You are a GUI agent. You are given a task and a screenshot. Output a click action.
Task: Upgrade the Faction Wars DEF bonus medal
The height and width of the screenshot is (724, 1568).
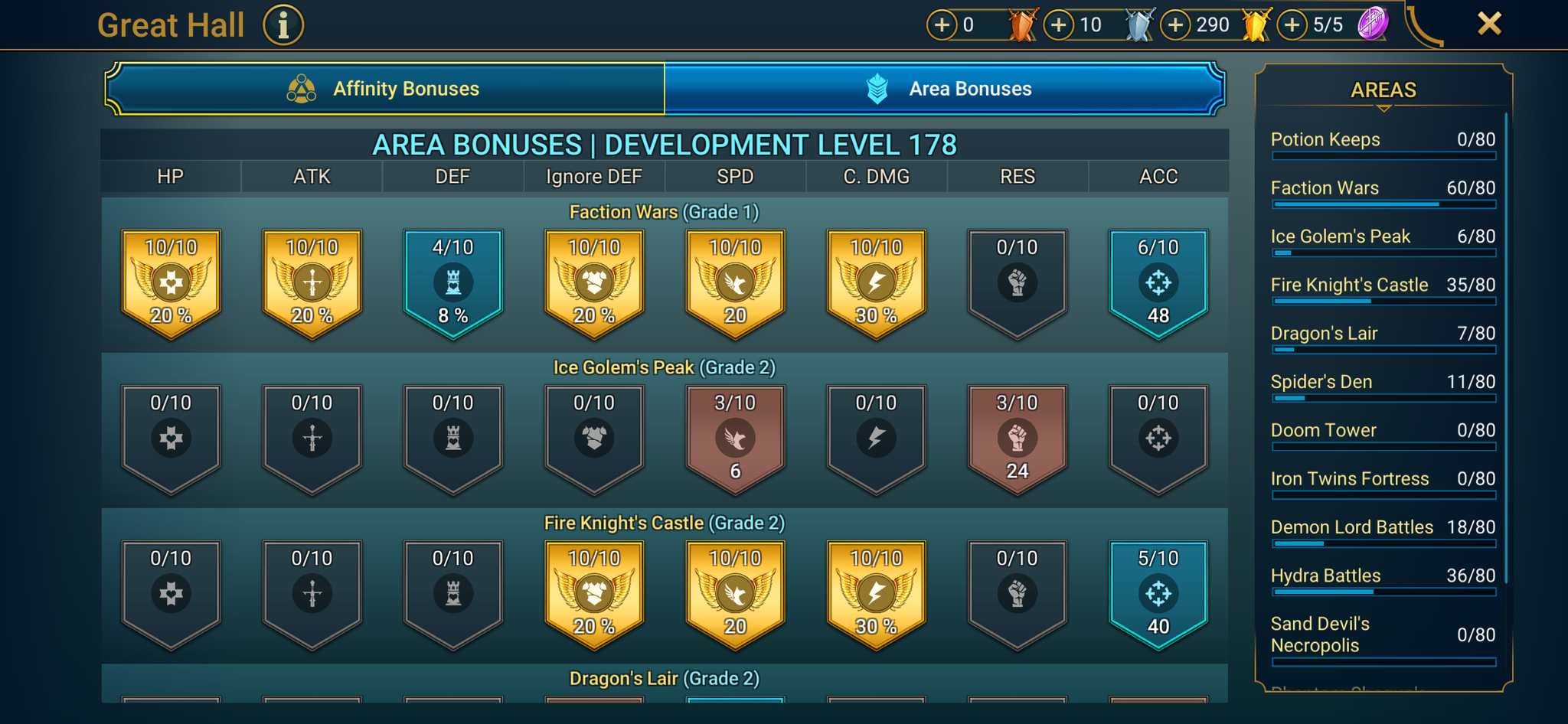point(452,282)
